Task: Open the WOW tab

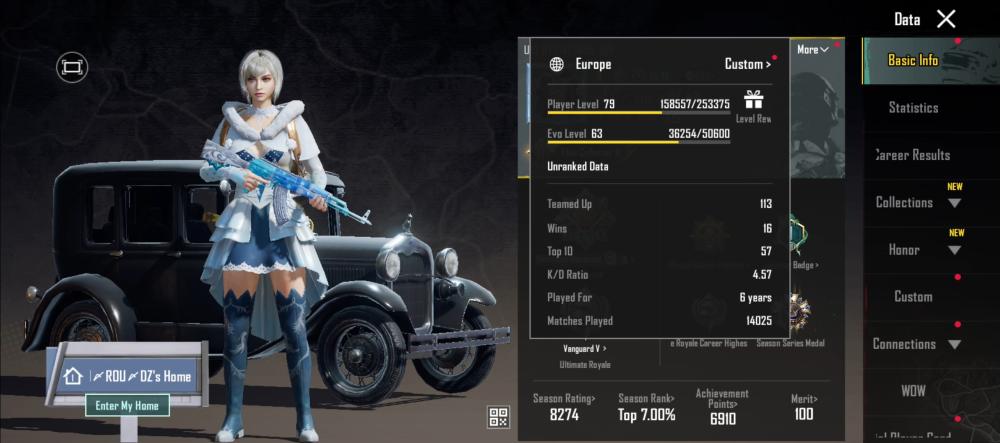Action: tap(913, 390)
